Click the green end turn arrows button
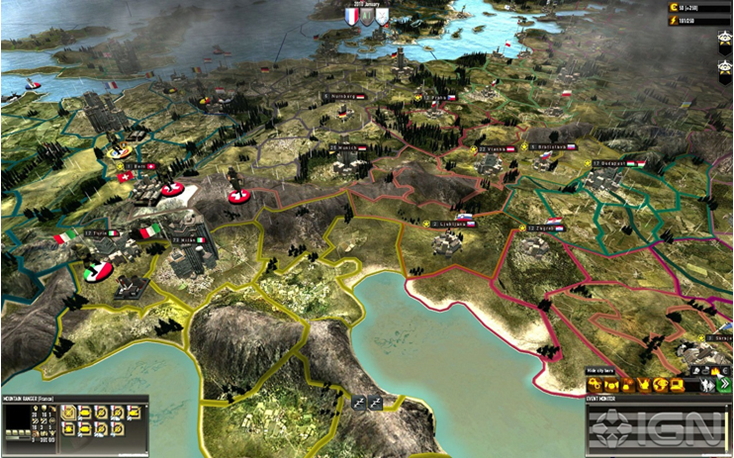Screen dimensions: 734x458 pyautogui.click(x=723, y=384)
